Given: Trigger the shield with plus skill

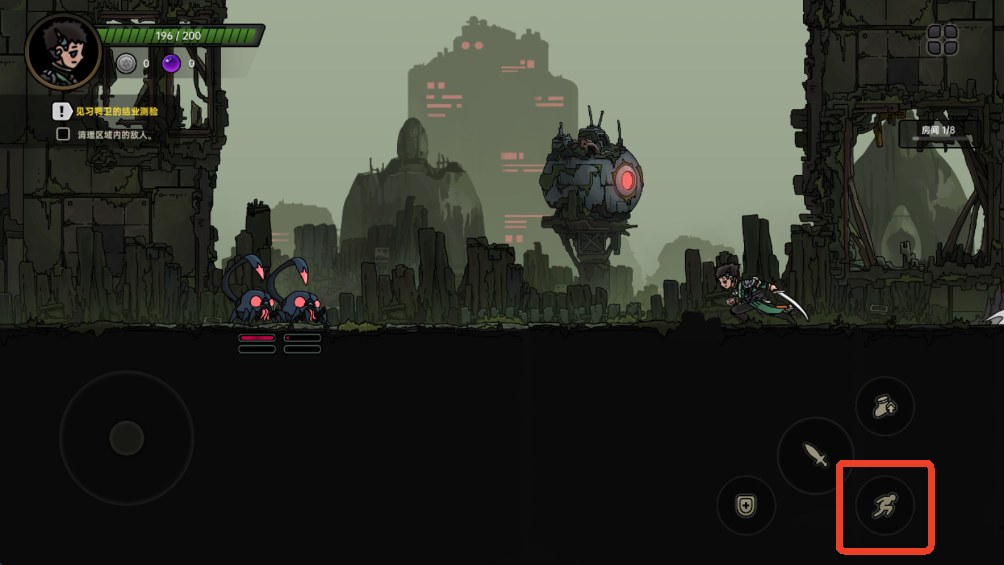Looking at the screenshot, I should [x=746, y=505].
